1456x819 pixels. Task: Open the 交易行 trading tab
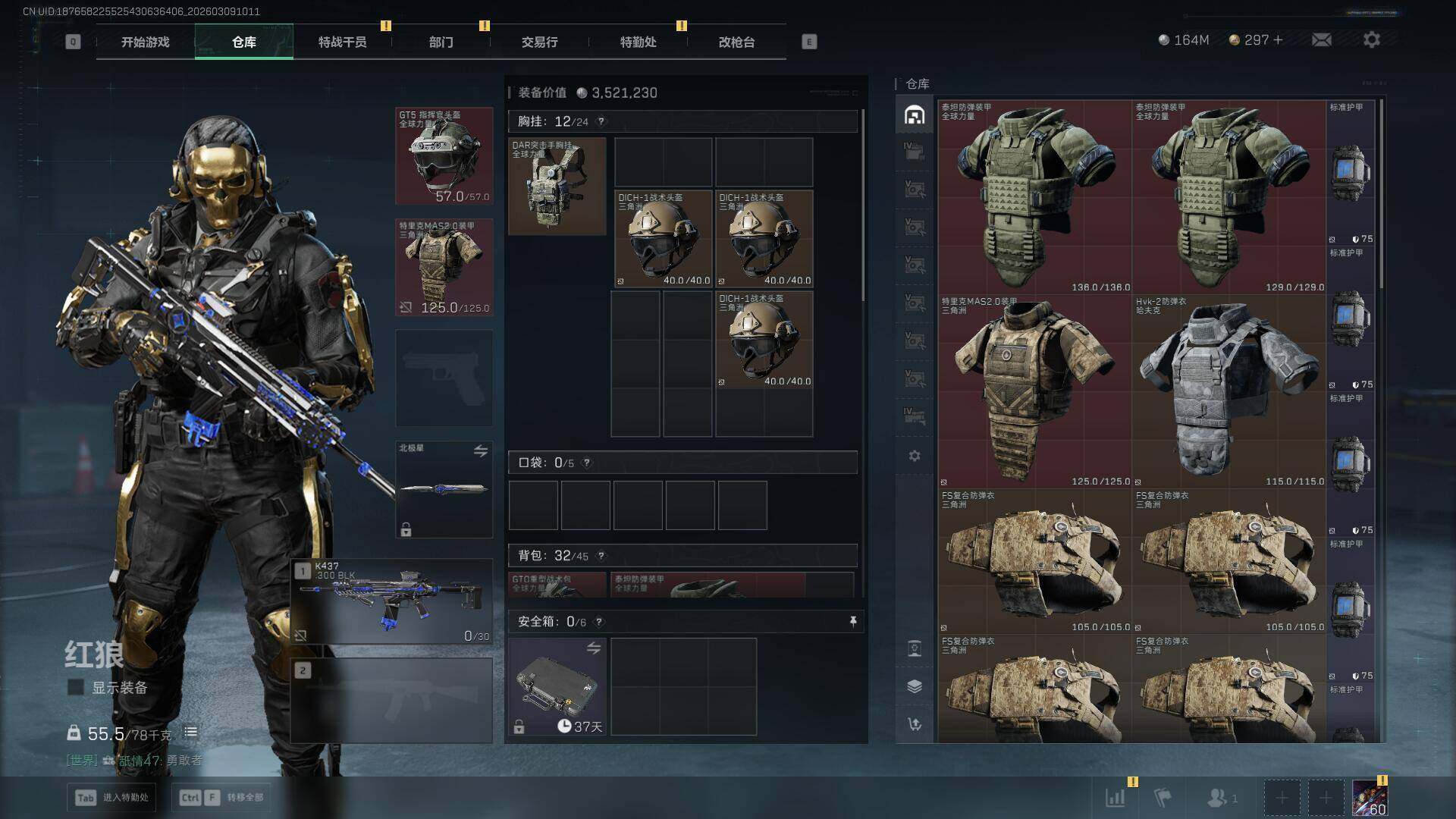point(539,42)
